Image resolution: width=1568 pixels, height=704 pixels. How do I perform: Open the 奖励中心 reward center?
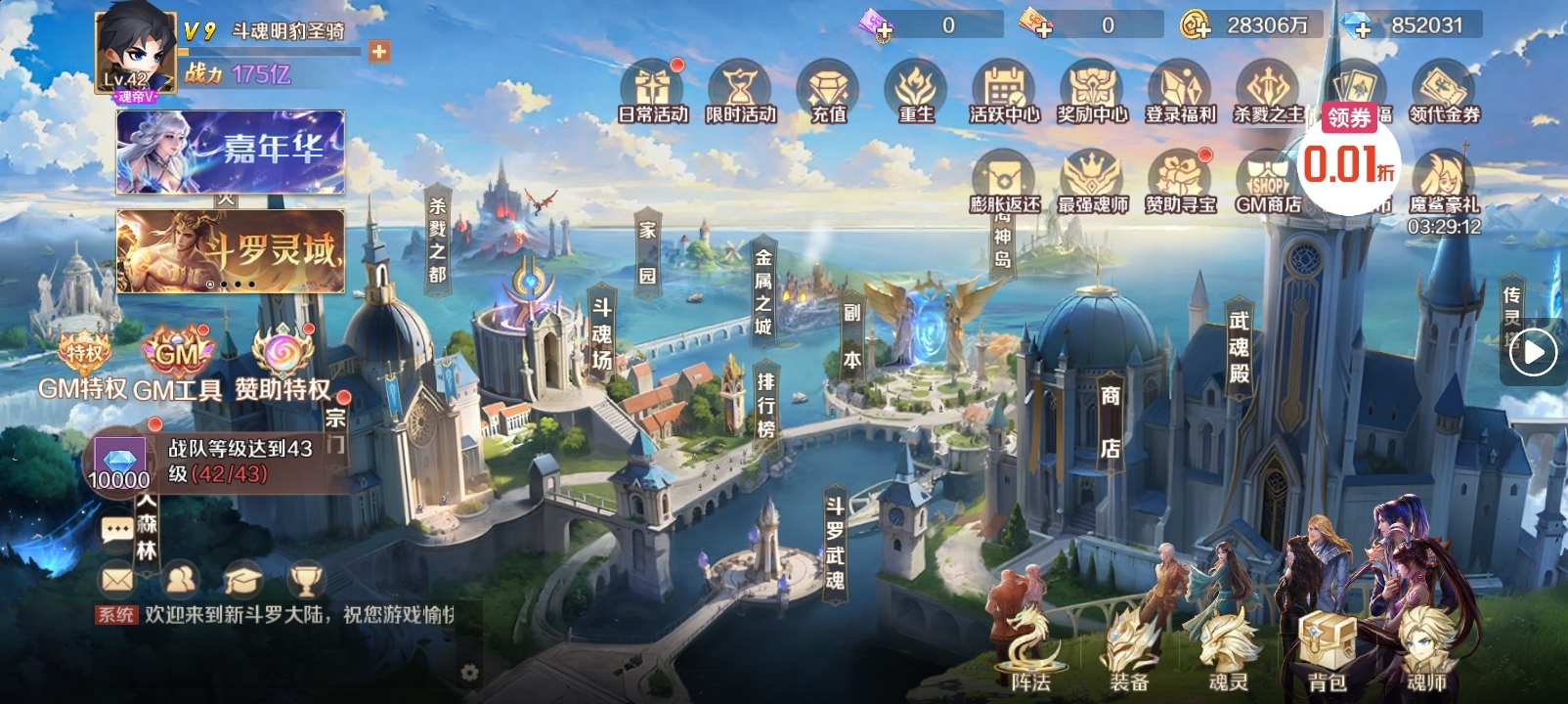pyautogui.click(x=1092, y=90)
